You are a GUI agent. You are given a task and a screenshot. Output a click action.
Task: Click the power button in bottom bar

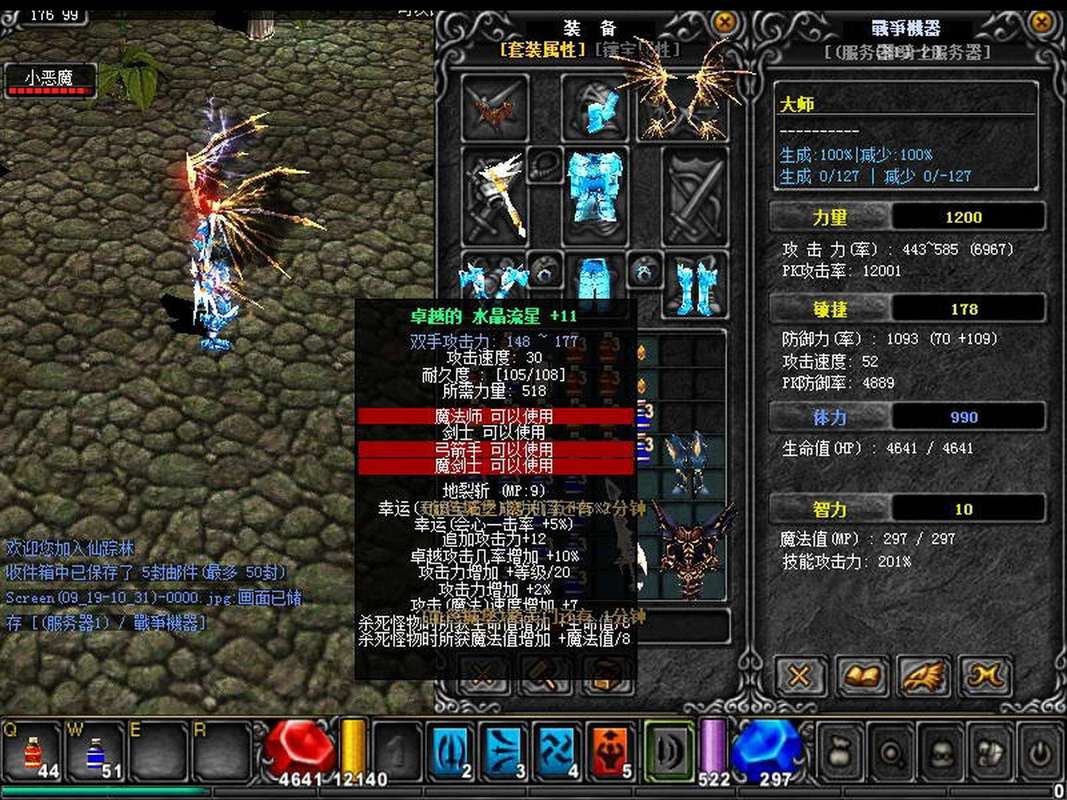coord(1039,748)
